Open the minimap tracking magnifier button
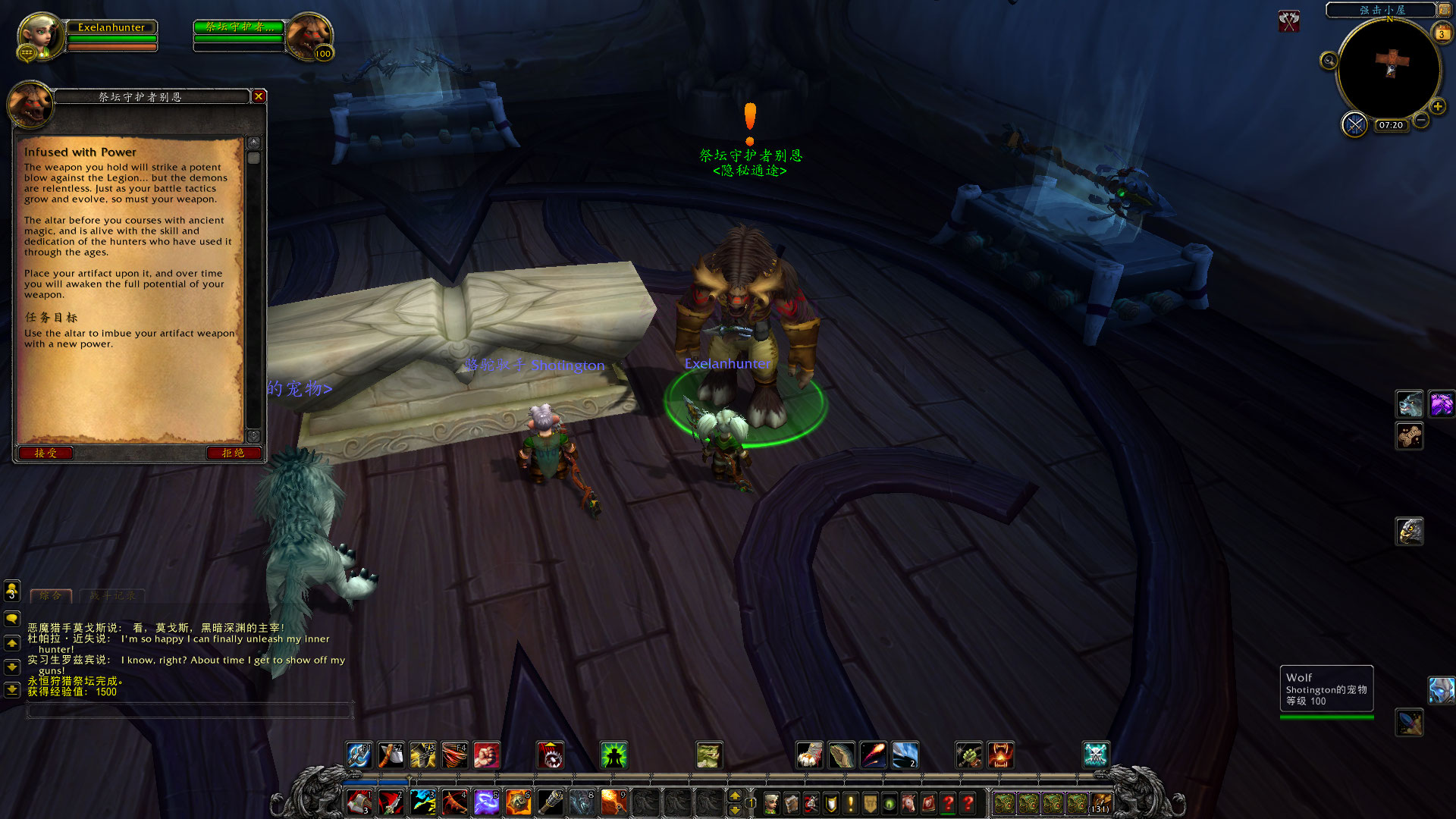This screenshot has width=1456, height=819. tap(1329, 61)
